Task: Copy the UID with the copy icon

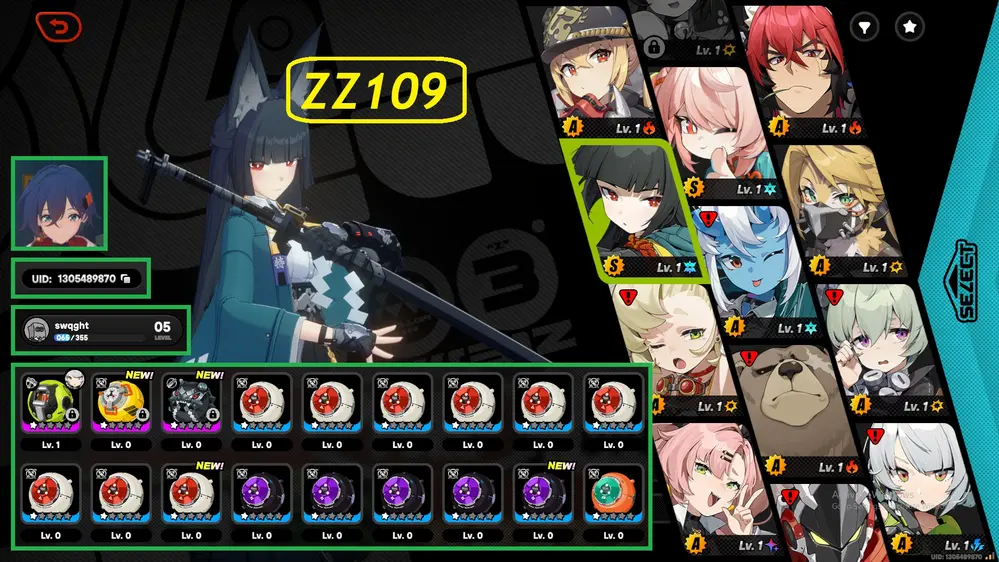Action: tap(125, 278)
